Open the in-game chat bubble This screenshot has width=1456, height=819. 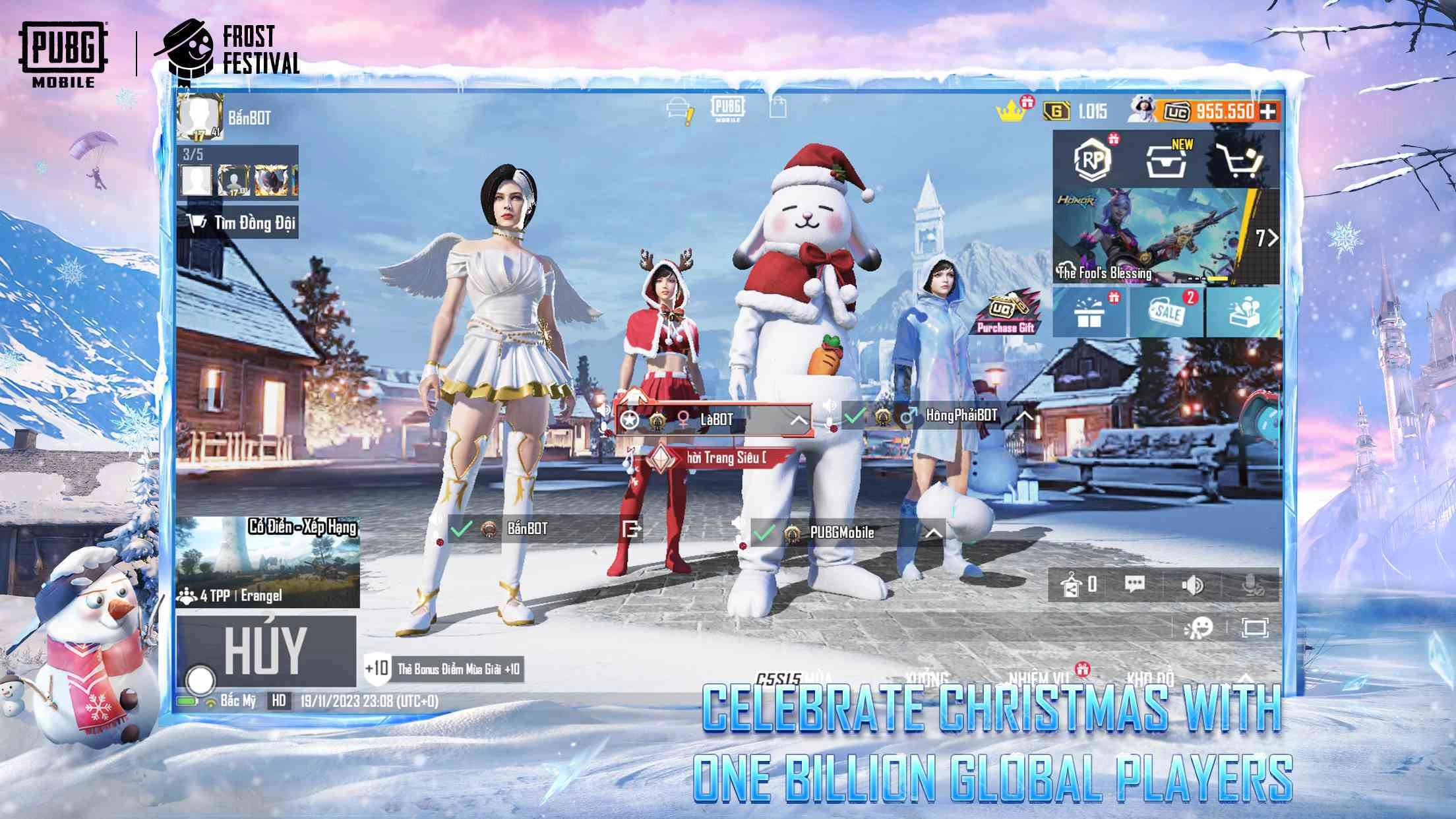[x=1136, y=585]
